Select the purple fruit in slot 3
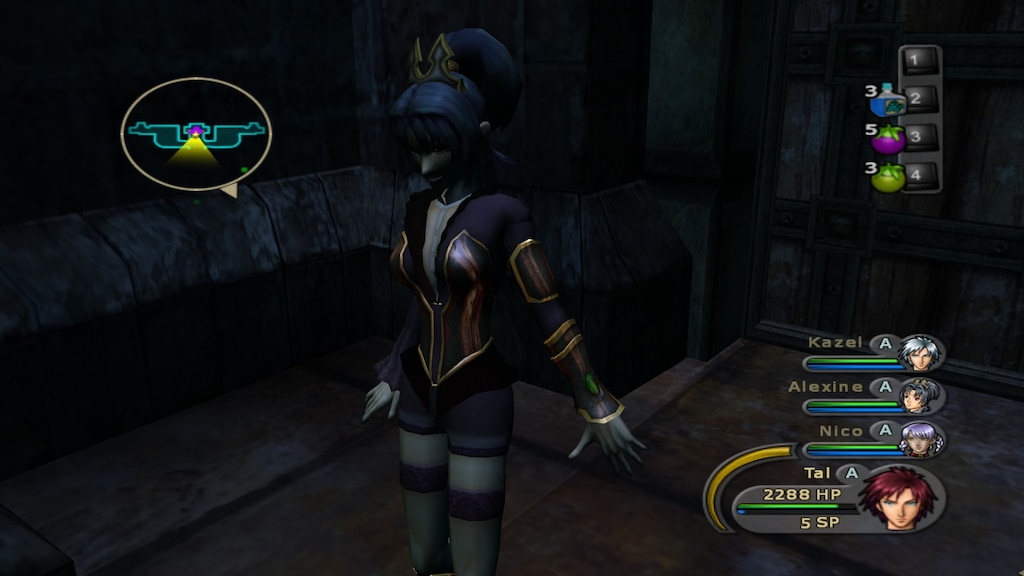Image resolution: width=1024 pixels, height=576 pixels. coord(888,138)
